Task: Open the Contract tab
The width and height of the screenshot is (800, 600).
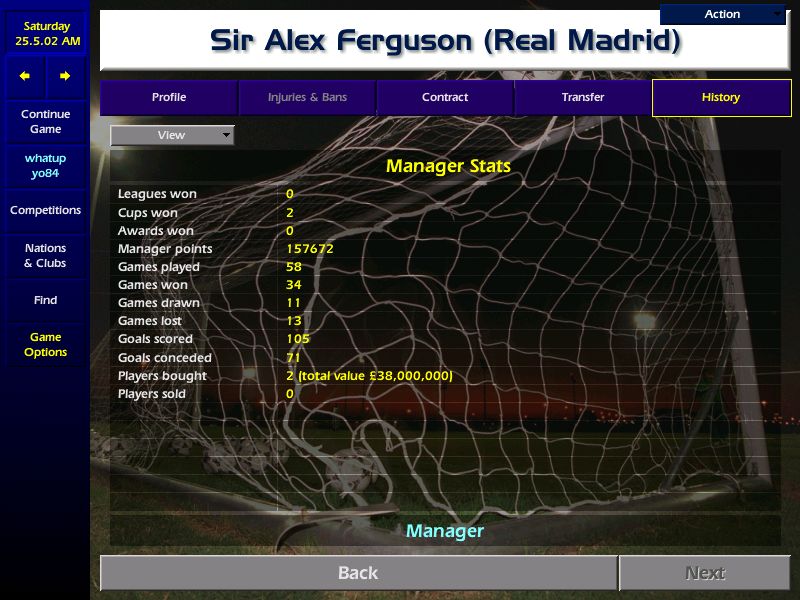Action: pos(445,97)
